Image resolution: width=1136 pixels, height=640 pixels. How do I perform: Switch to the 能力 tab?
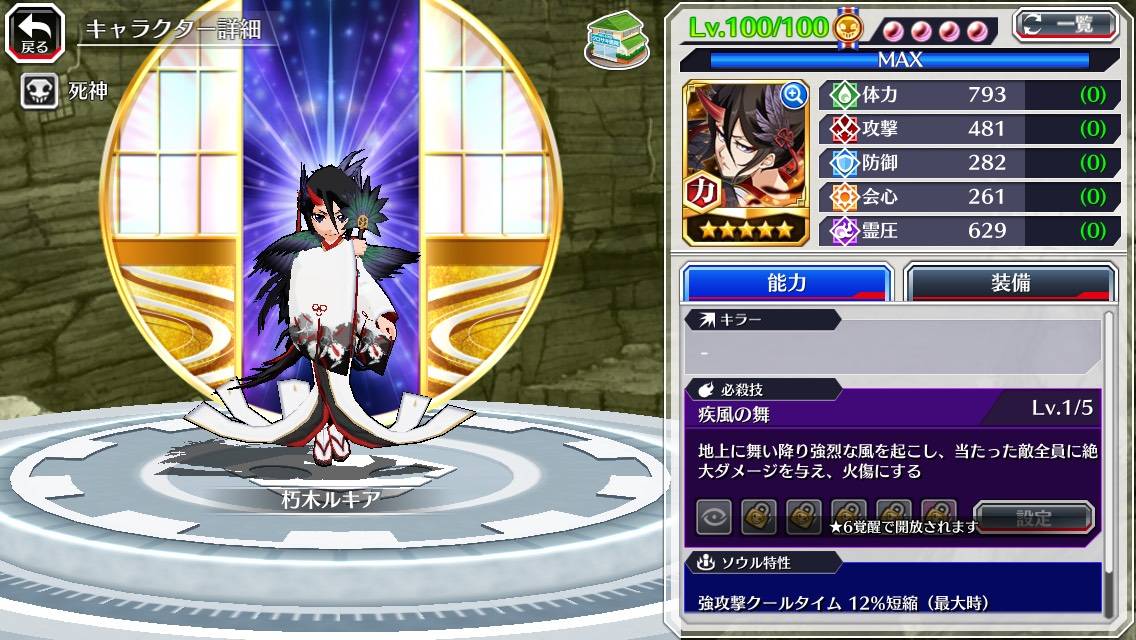(x=786, y=283)
